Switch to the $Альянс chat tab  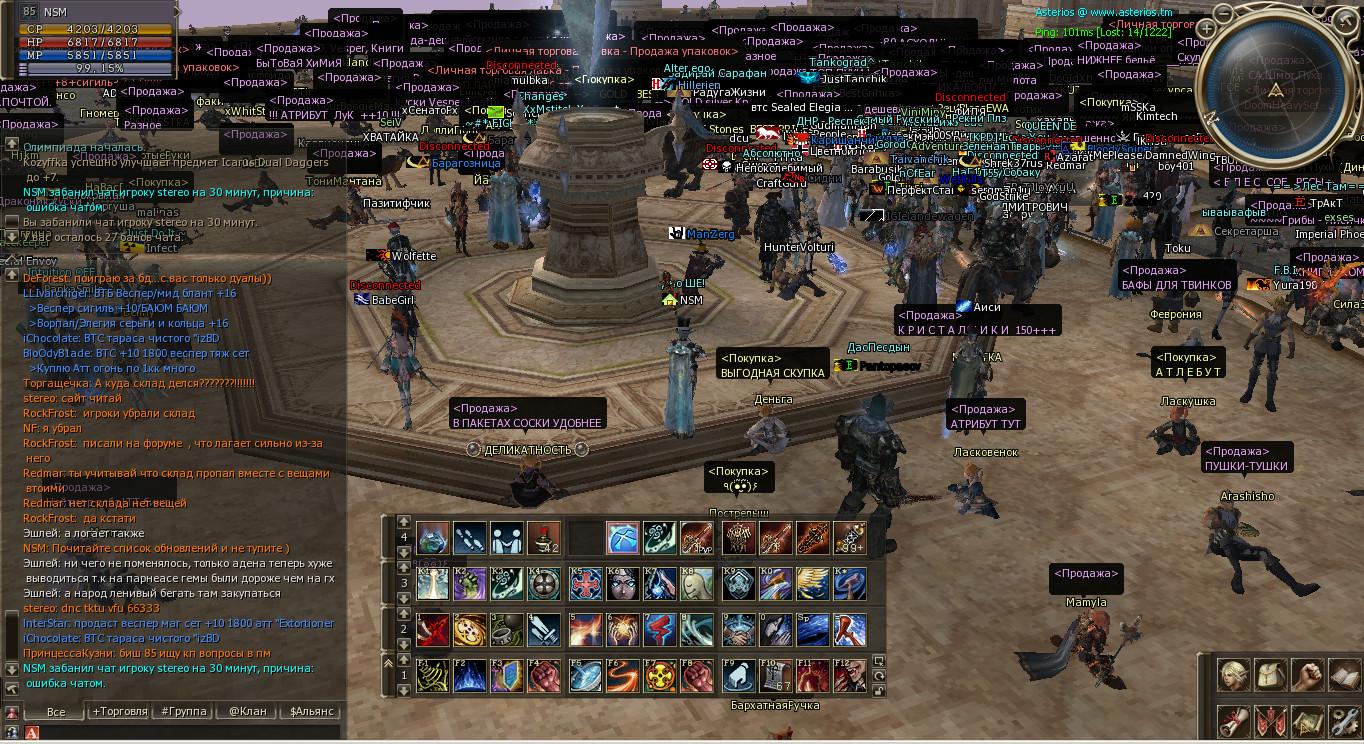coord(311,711)
